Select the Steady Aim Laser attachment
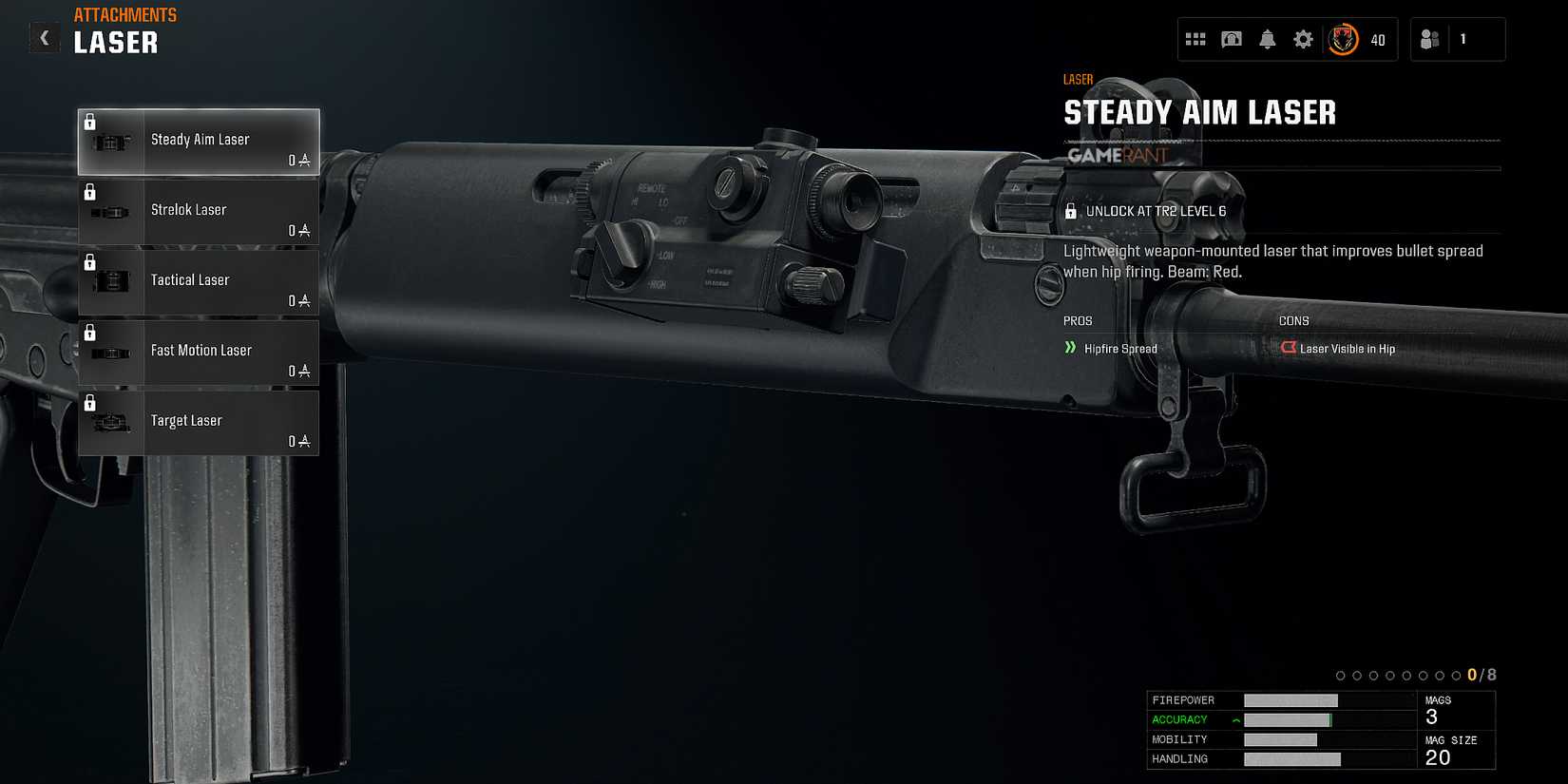Viewport: 1568px width, 784px height. 199,141
